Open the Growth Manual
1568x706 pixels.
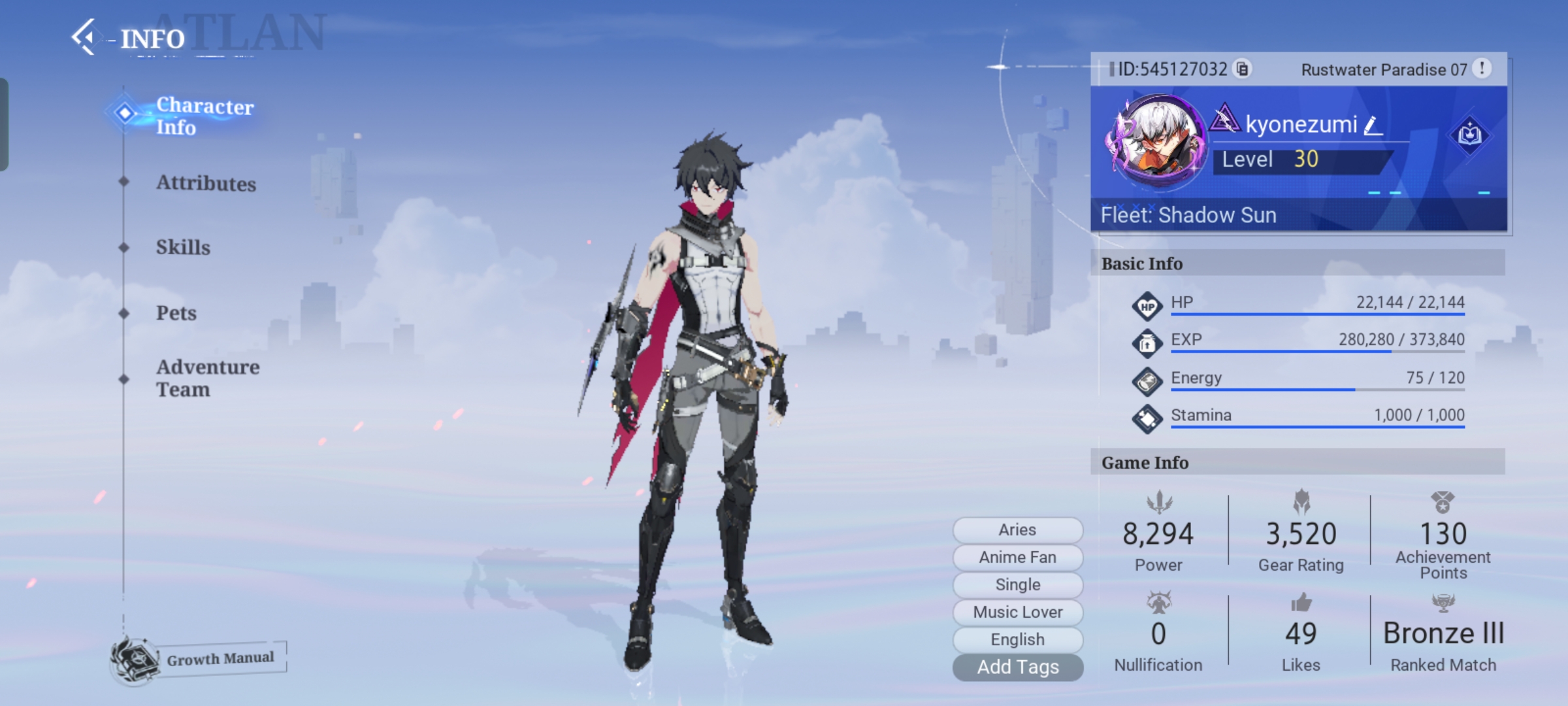(x=199, y=659)
